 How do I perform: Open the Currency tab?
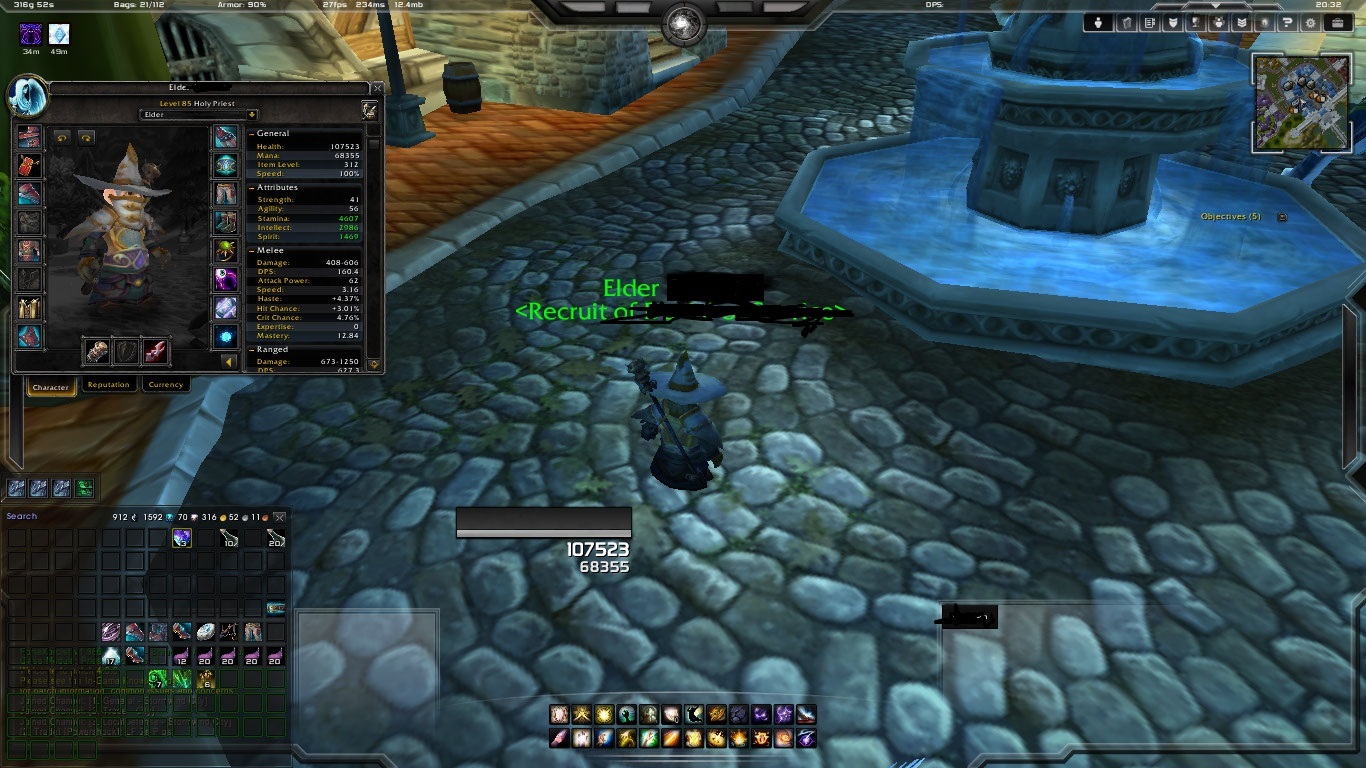coord(165,385)
